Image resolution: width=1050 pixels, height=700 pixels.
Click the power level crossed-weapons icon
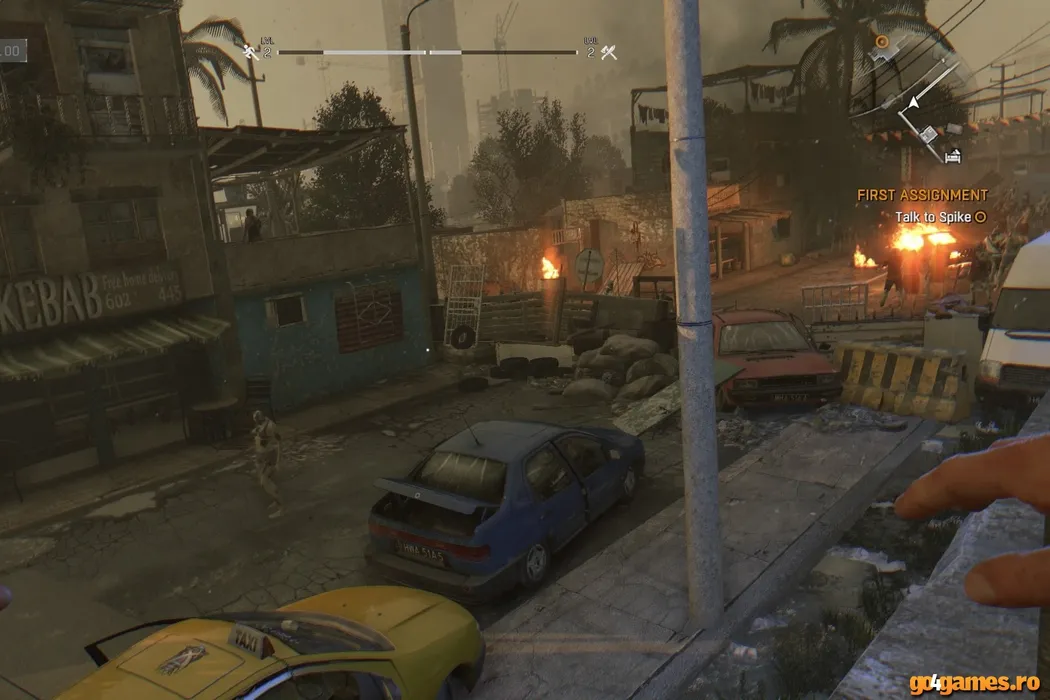608,51
